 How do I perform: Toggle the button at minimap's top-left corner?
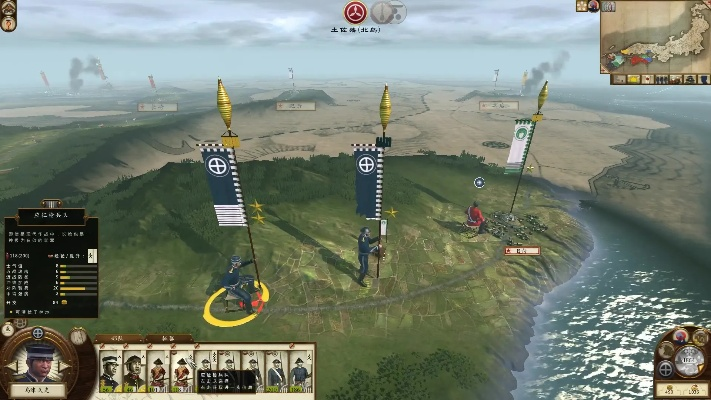[608, 6]
